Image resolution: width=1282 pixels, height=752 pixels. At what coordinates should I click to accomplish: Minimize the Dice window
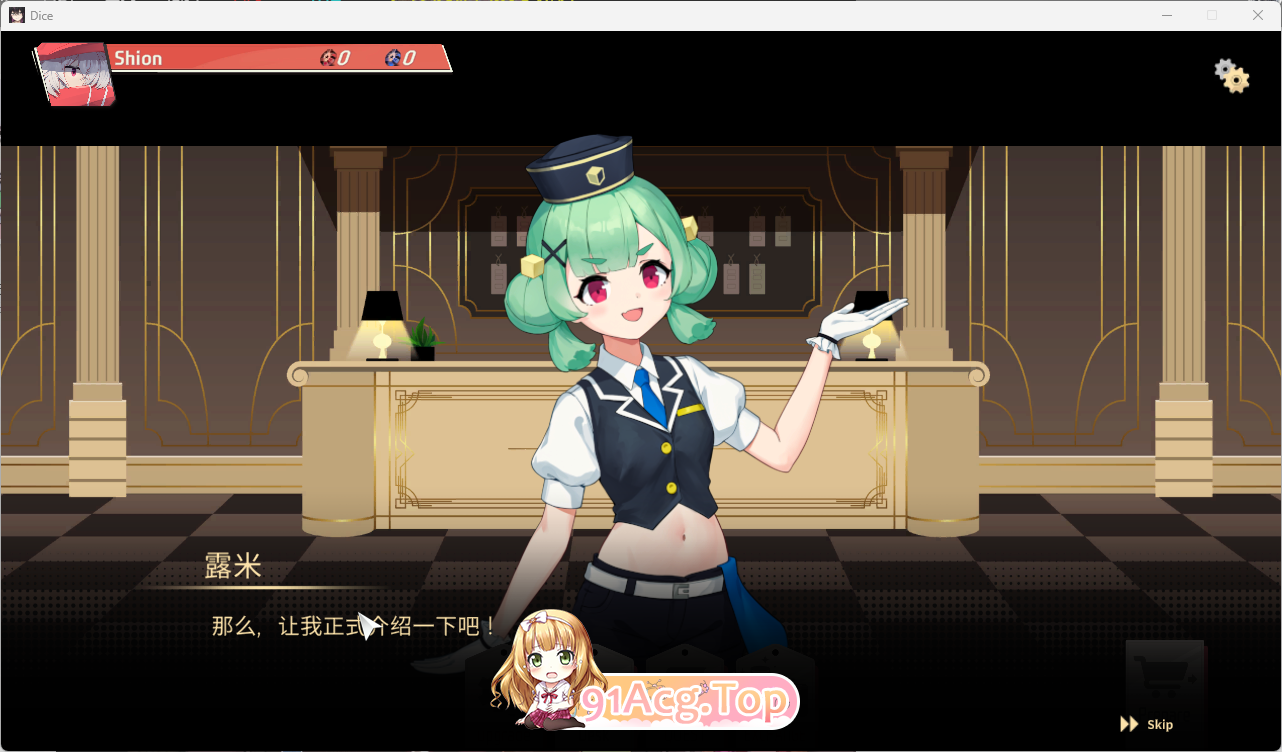pyautogui.click(x=1166, y=15)
